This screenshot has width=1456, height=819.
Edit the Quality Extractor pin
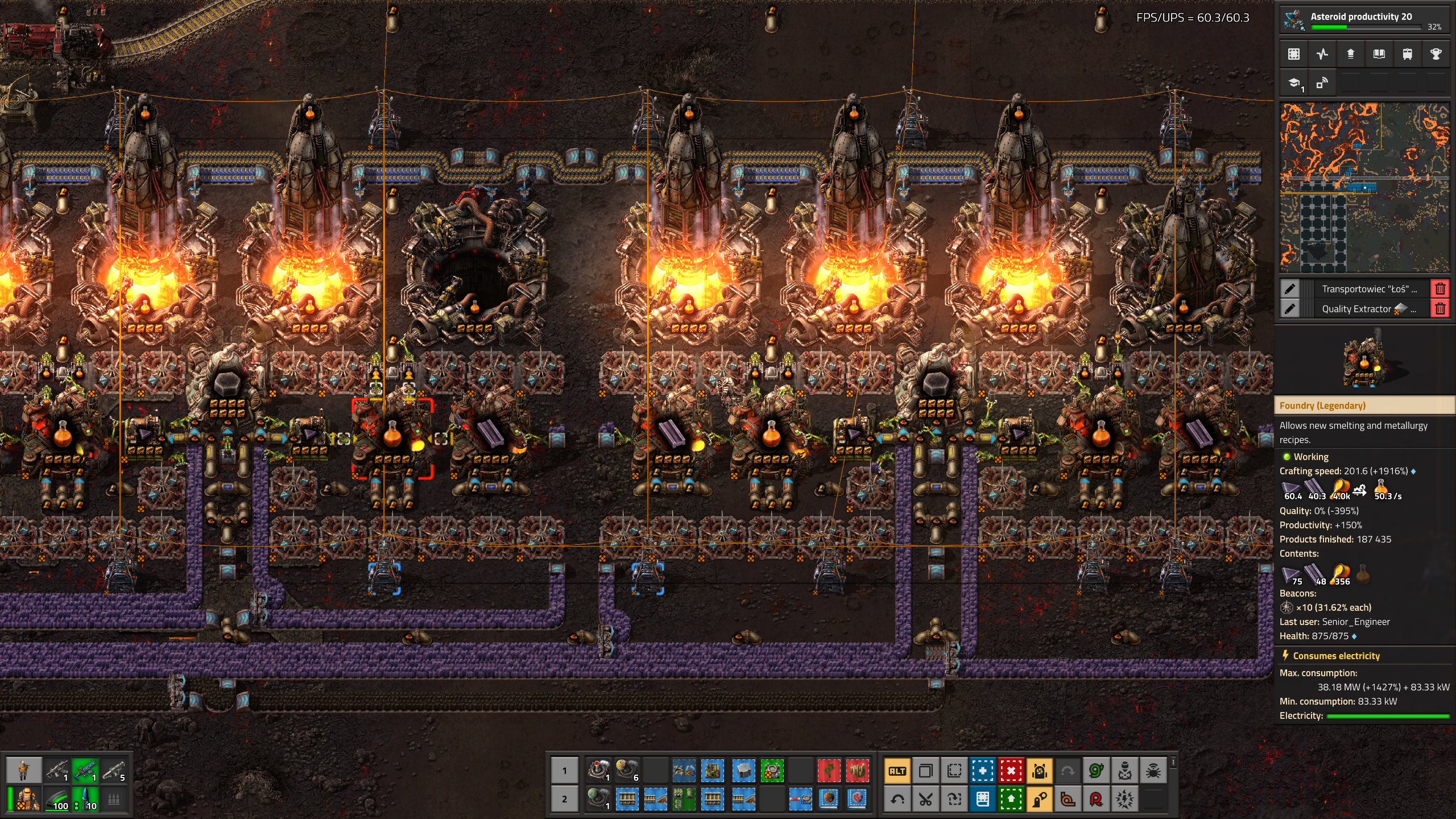1290,309
